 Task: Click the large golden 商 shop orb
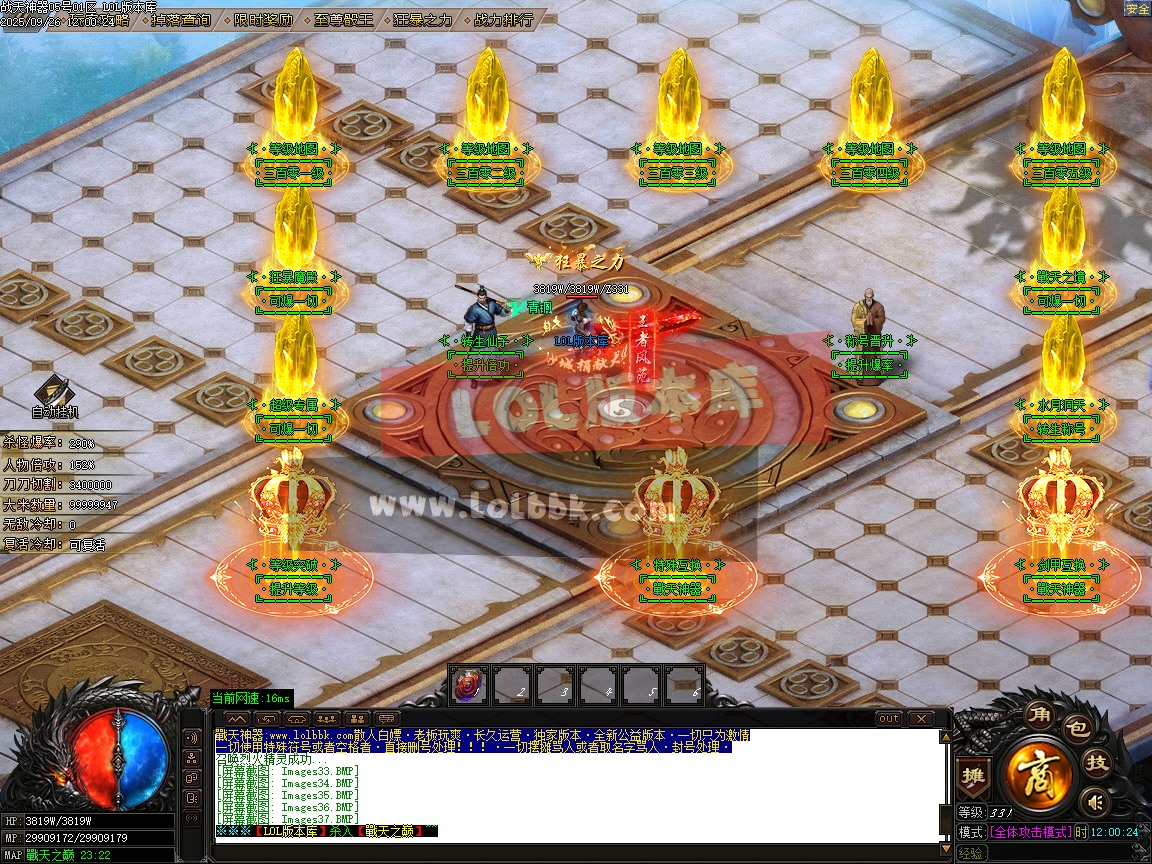(x=1040, y=771)
